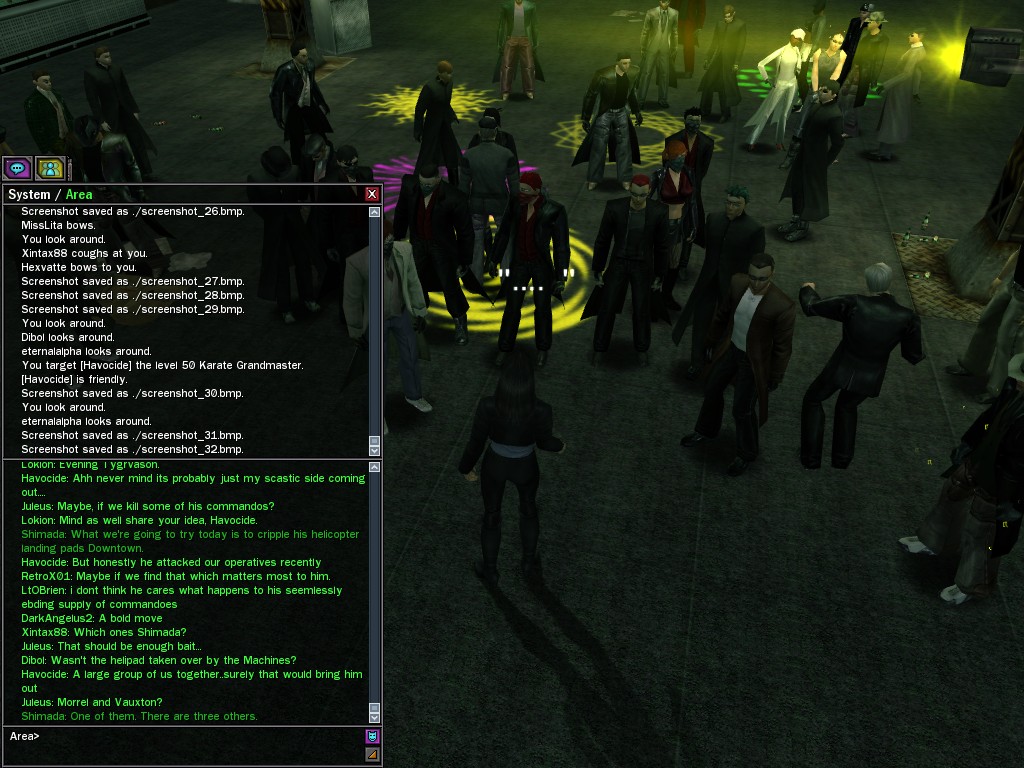This screenshot has height=768, width=1024.
Task: Close the System / Area chat window
Action: [x=372, y=194]
